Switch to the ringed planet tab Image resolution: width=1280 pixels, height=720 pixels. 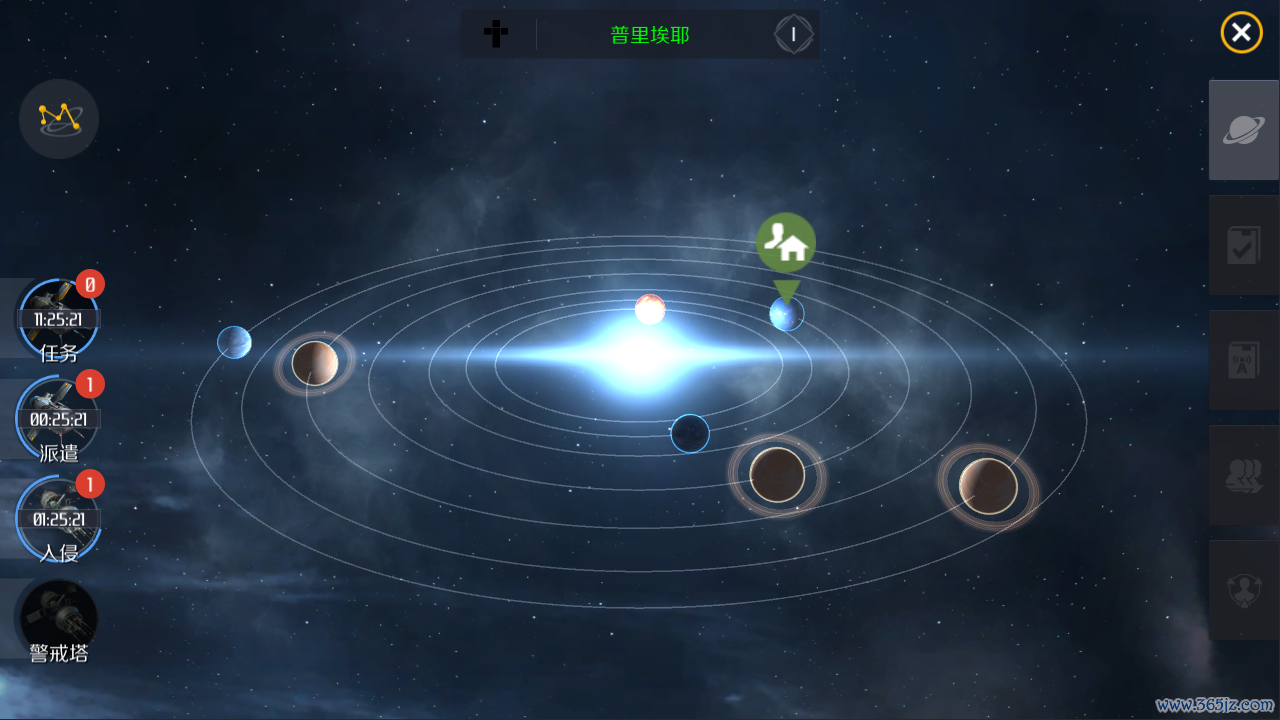click(1244, 130)
